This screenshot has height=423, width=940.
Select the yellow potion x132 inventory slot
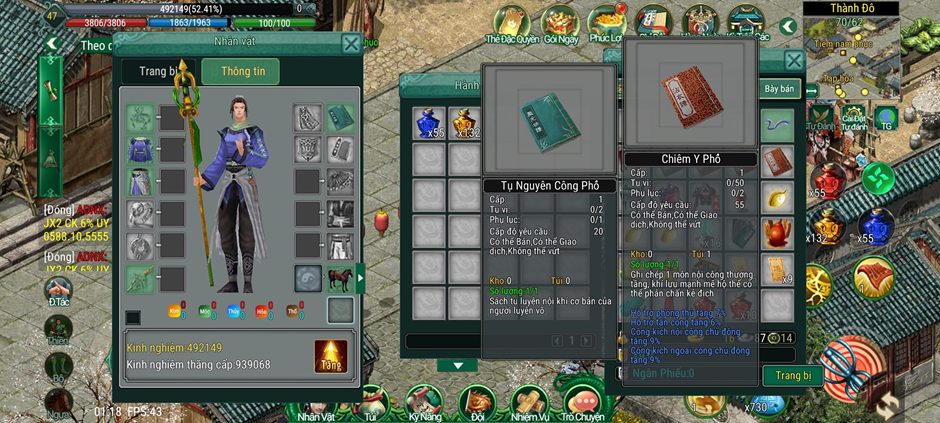point(465,124)
